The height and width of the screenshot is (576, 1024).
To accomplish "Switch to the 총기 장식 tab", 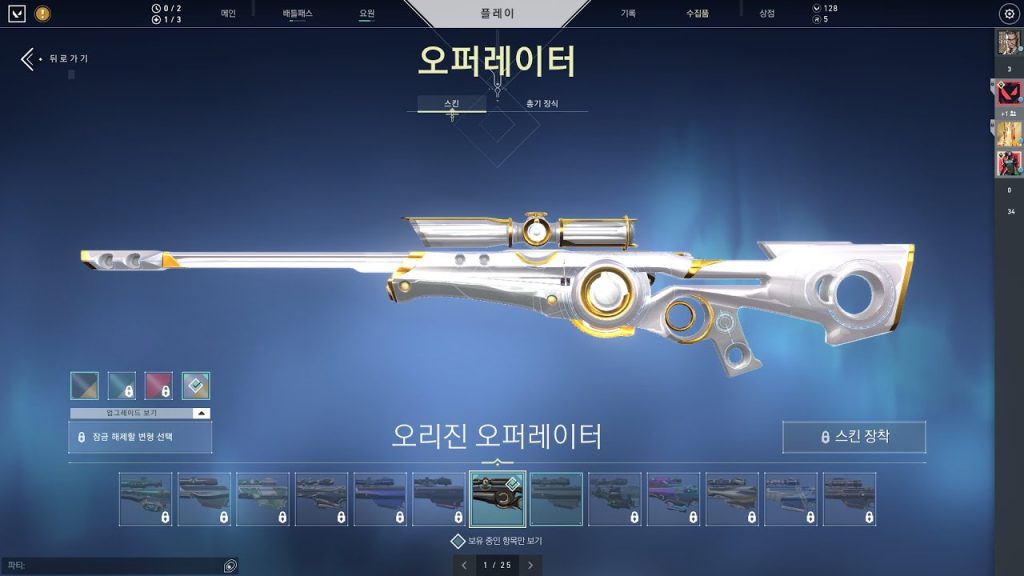I will 542,103.
